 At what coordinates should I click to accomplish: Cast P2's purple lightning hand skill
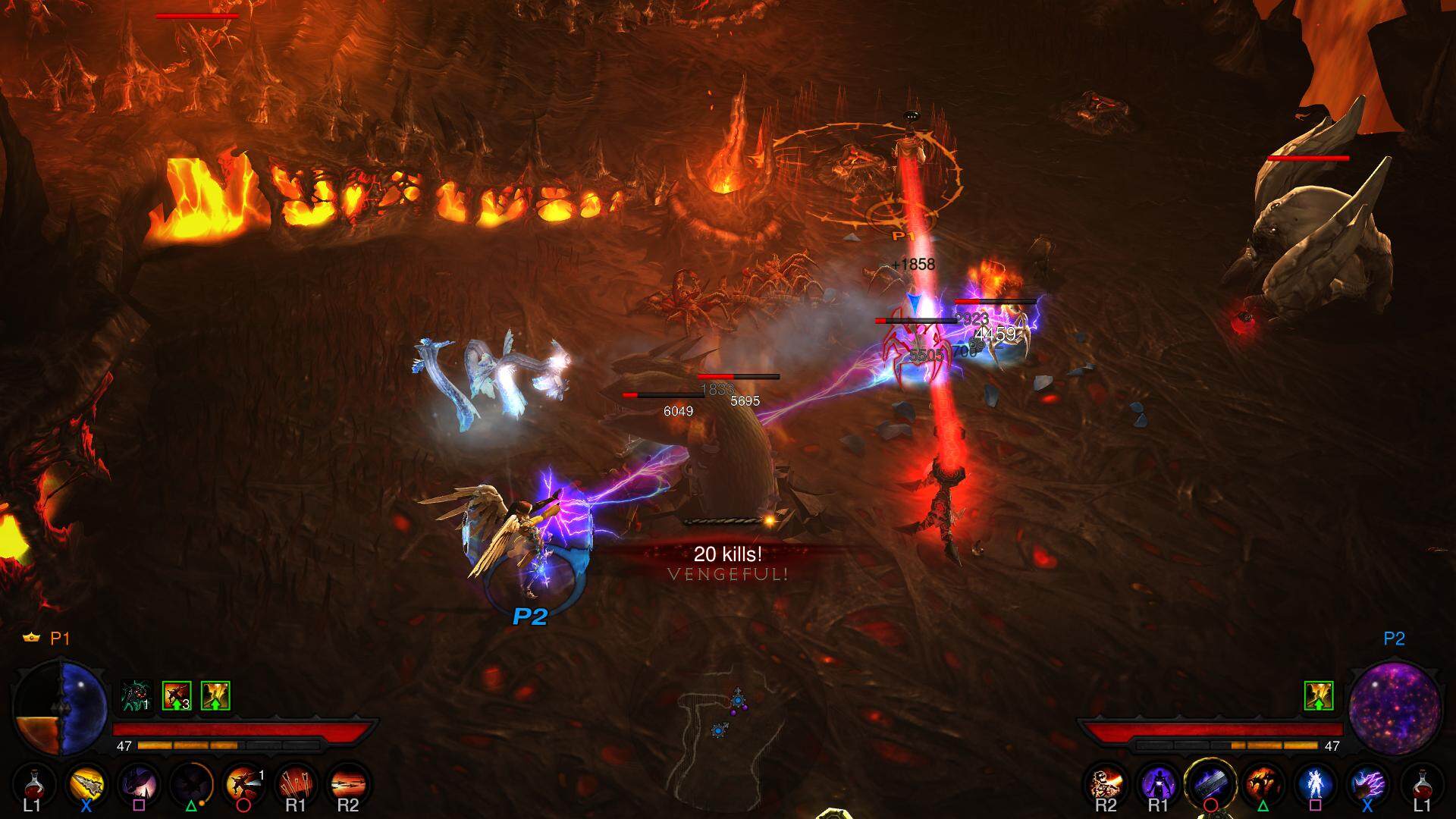point(1368,785)
